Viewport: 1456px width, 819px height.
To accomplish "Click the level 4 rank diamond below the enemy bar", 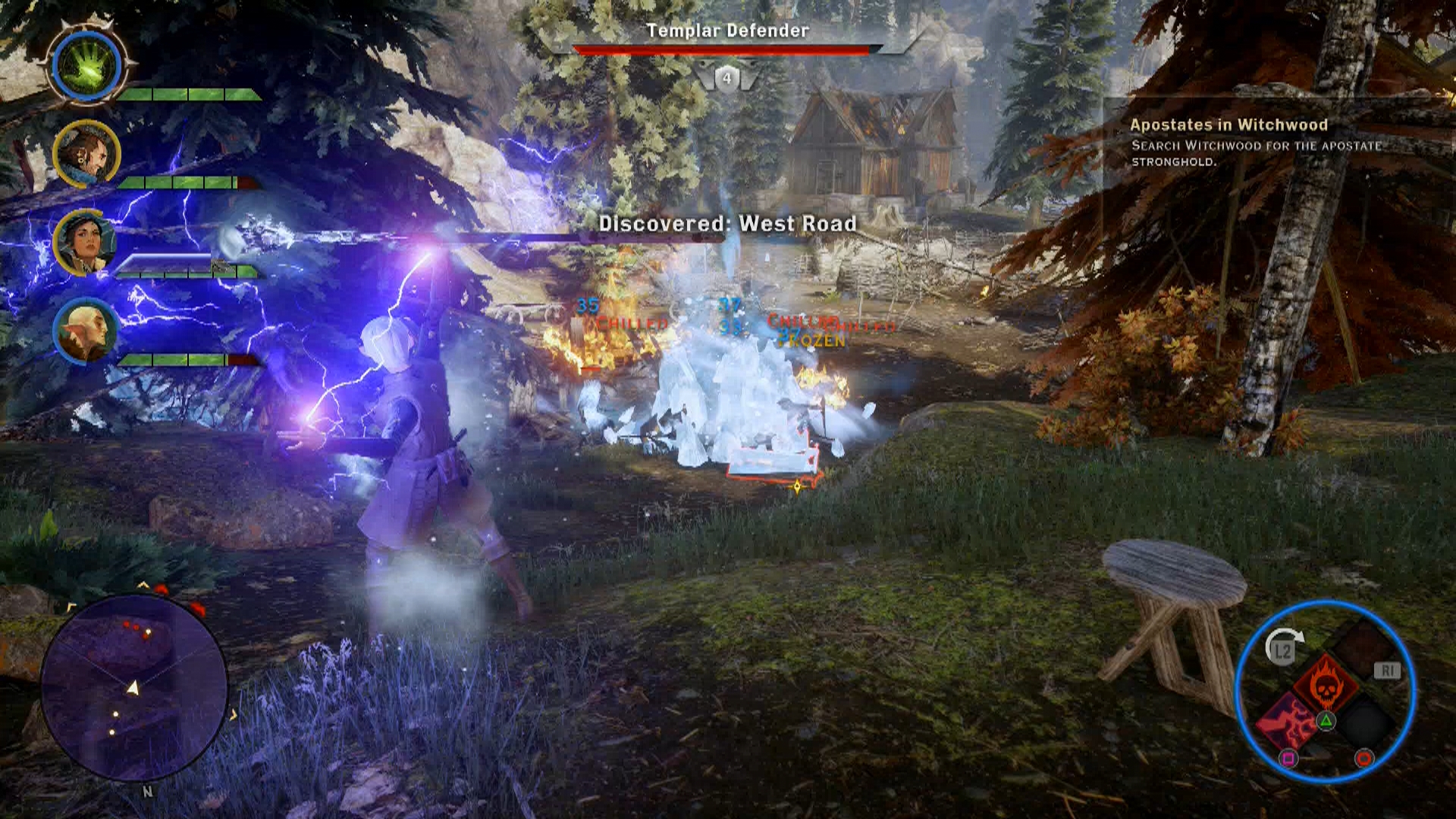I will pos(726,77).
